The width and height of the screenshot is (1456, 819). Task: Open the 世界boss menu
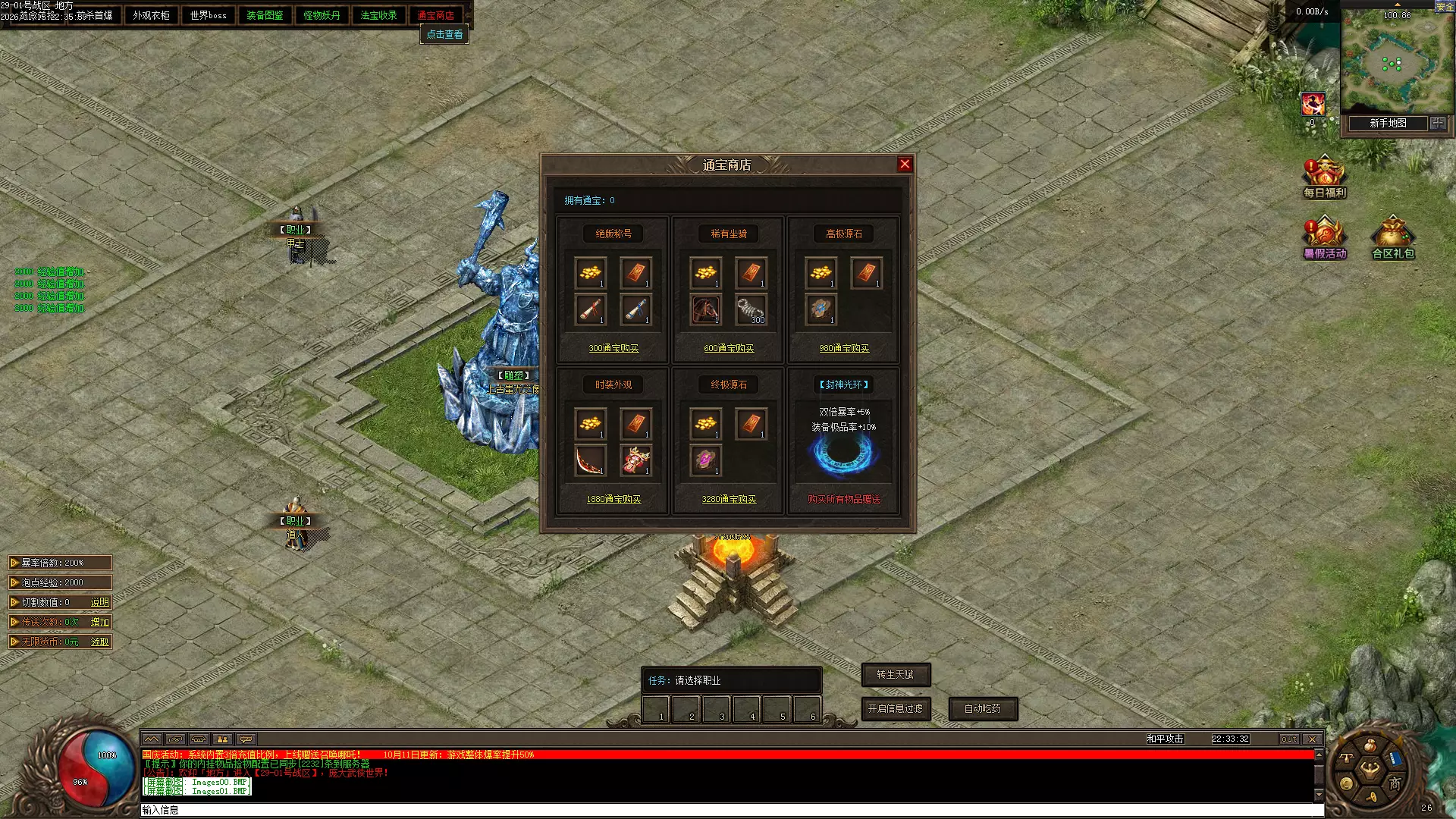208,15
